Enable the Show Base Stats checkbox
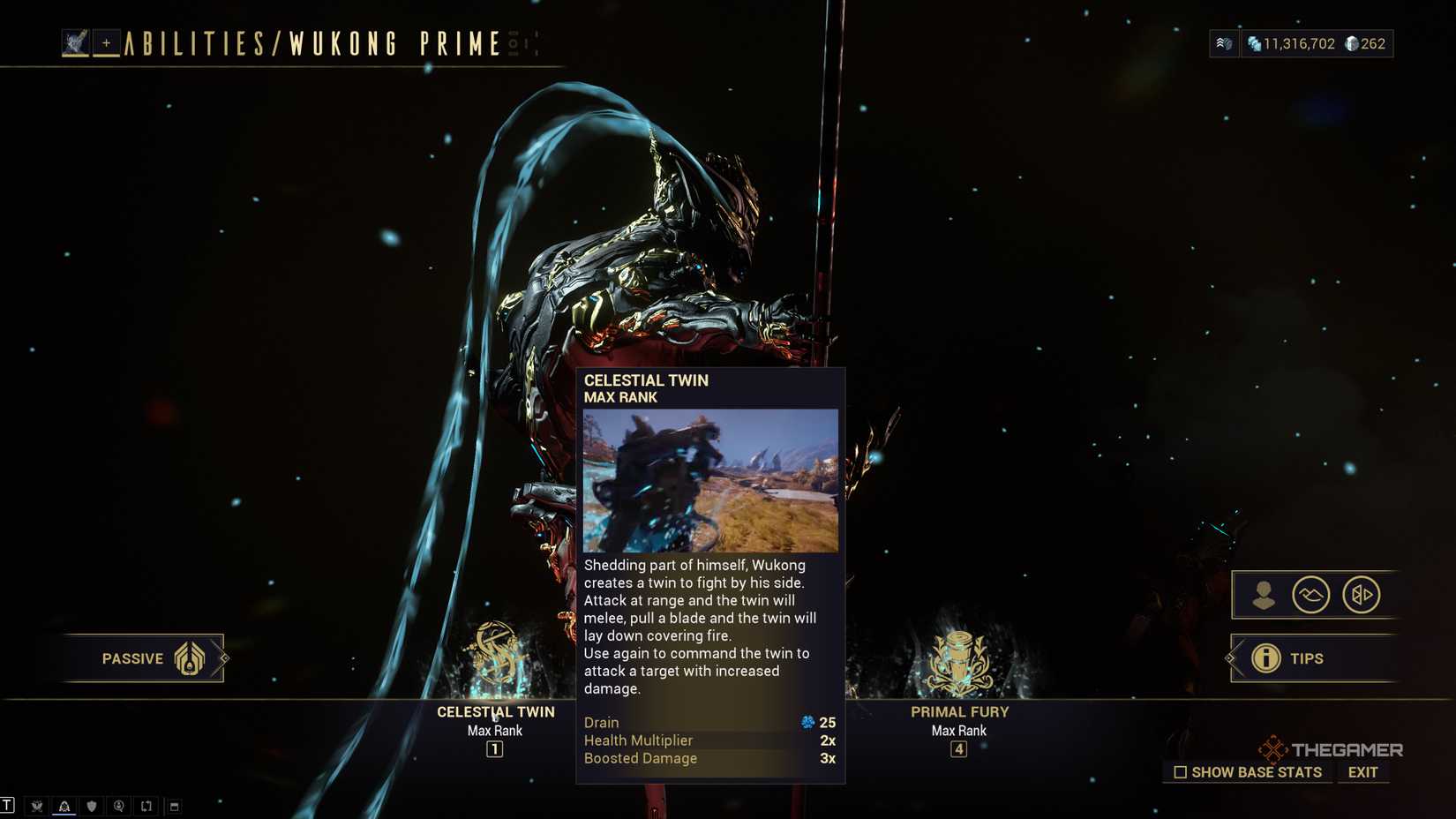Screen dimensions: 1456x819 [x=1181, y=771]
